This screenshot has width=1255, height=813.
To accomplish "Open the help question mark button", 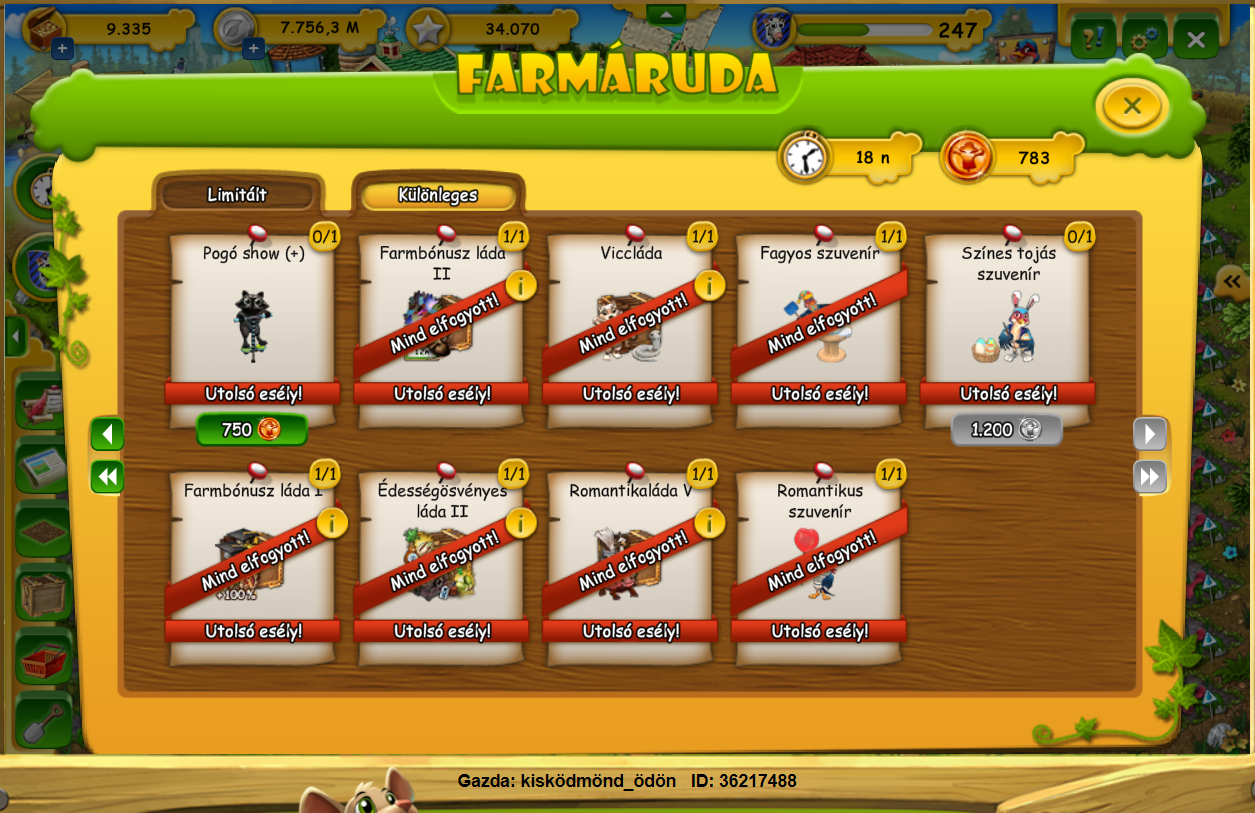I will (1093, 40).
